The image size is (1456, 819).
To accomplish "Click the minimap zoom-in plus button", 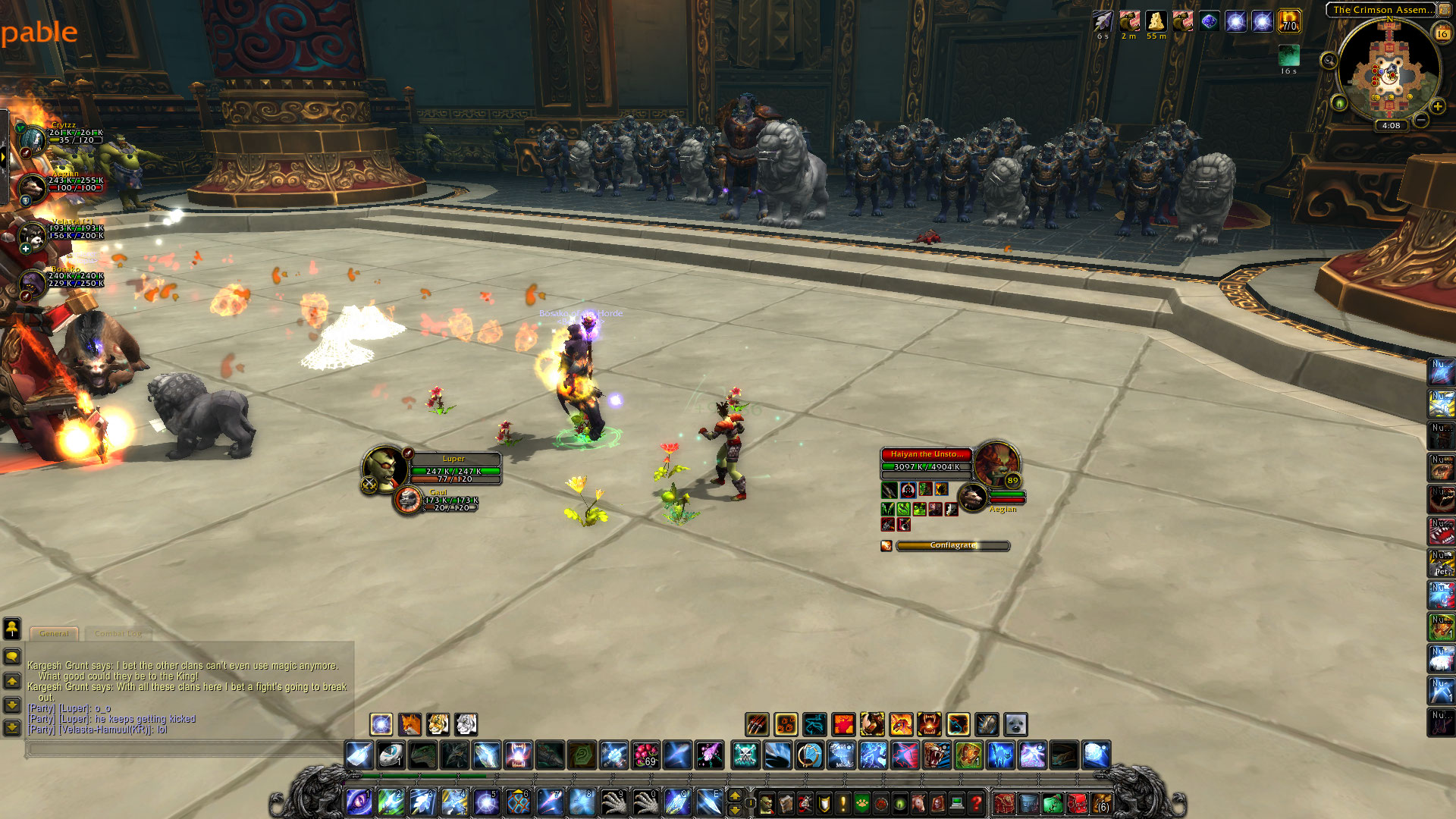I will (x=1438, y=107).
